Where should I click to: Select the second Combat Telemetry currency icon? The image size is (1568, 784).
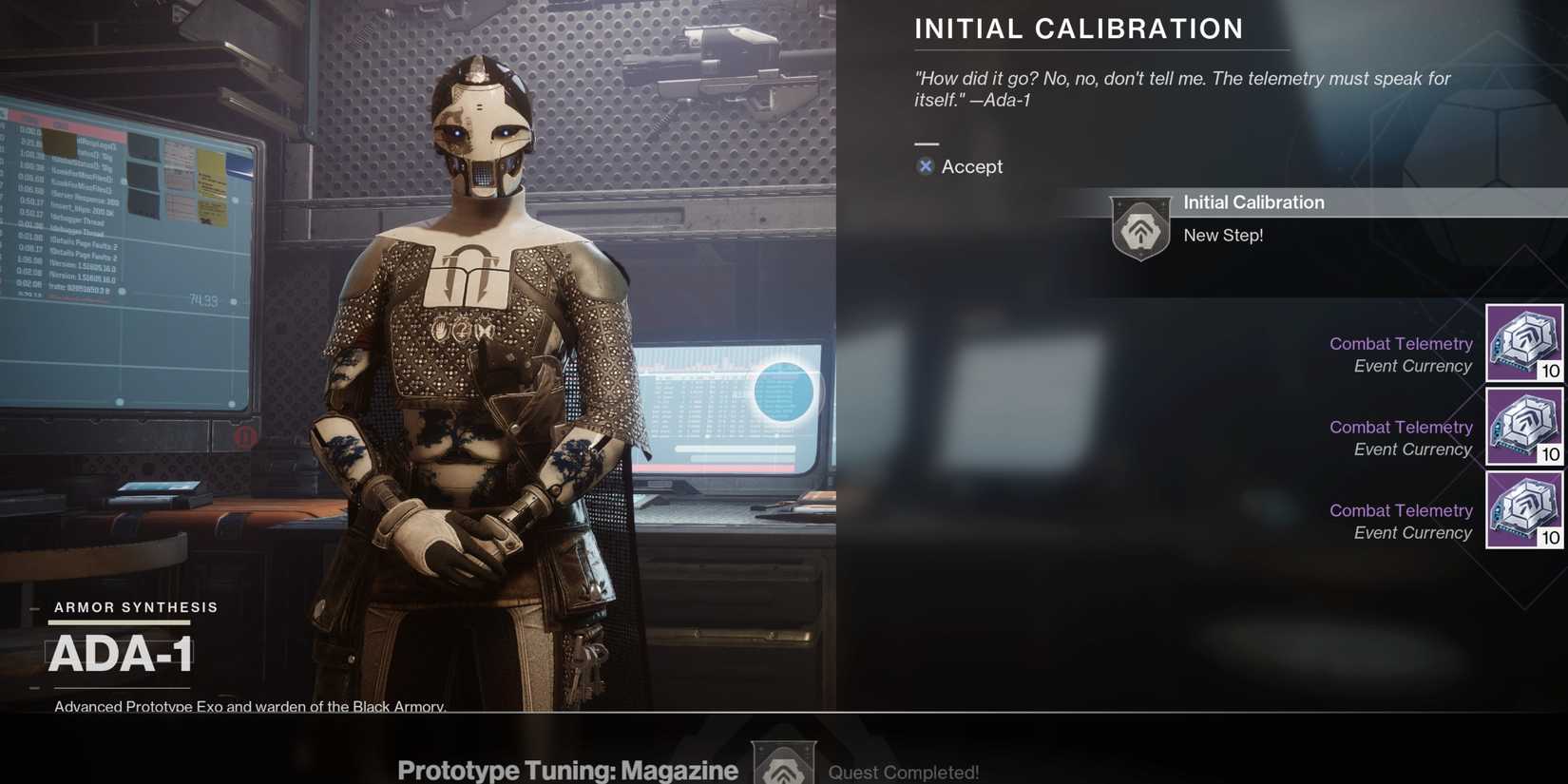point(1524,427)
